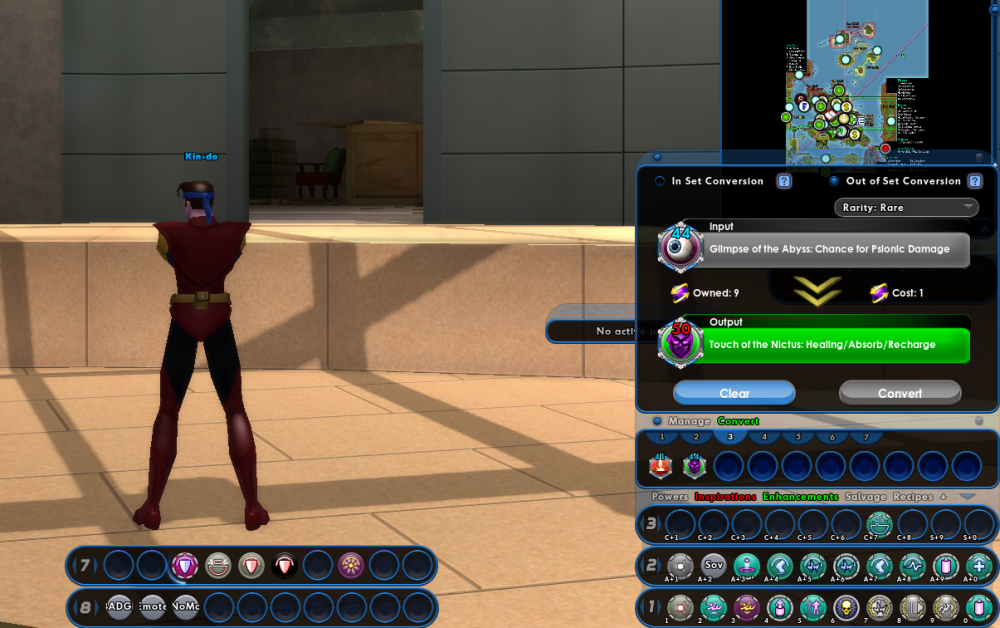The height and width of the screenshot is (628, 1000).
Task: Open the Recipes list
Action: point(912,497)
